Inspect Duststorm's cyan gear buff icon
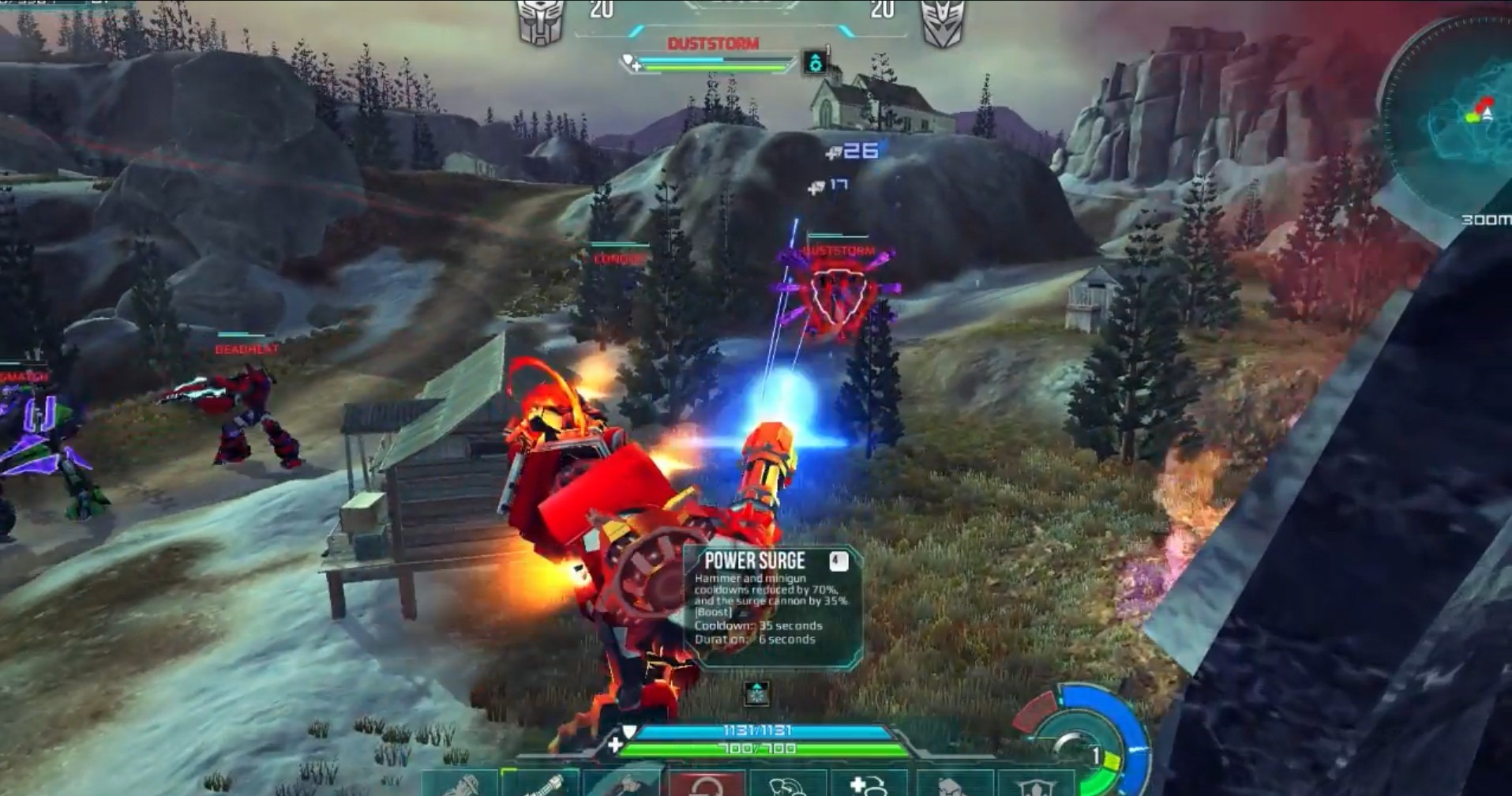Viewport: 1512px width, 796px height. coord(815,63)
